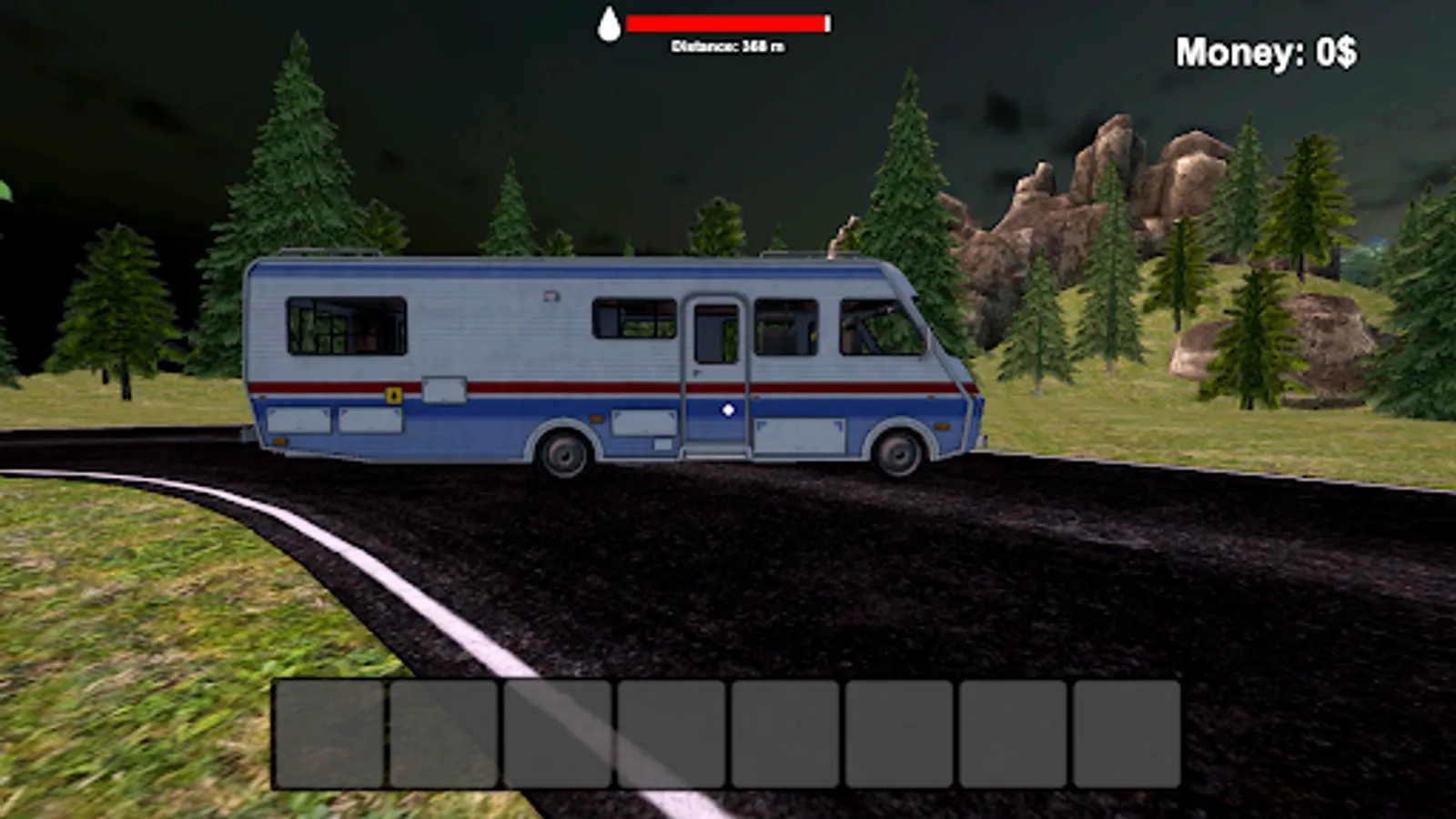Click the Money: 0$ display
1456x819 pixels.
pyautogui.click(x=1267, y=52)
